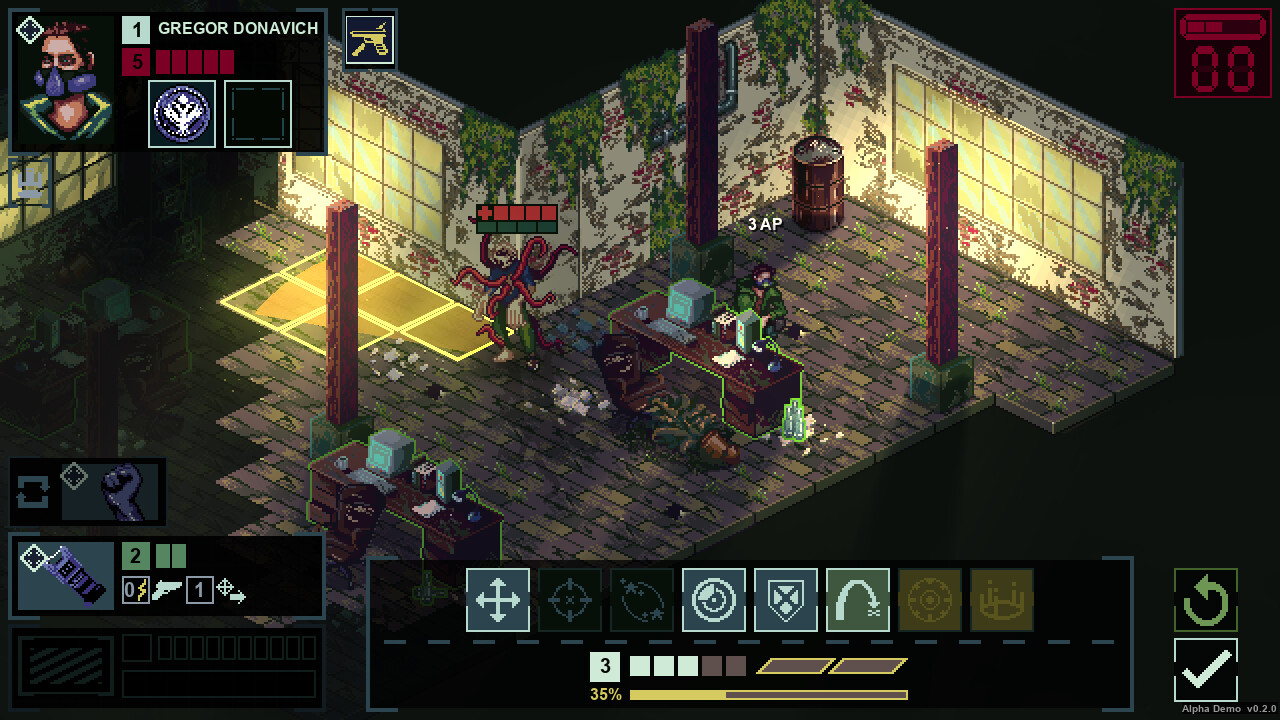Enable the shield Defend stance
Screen dimensions: 1280x720
click(785, 600)
